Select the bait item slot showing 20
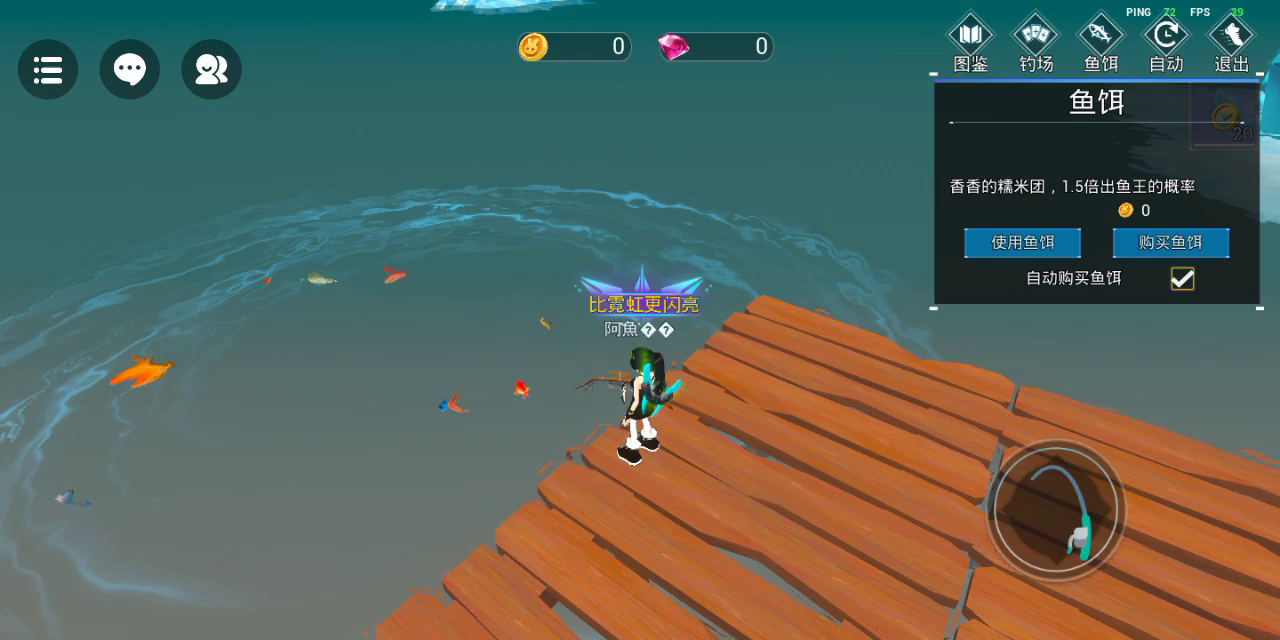1280x640 pixels. pos(1226,118)
